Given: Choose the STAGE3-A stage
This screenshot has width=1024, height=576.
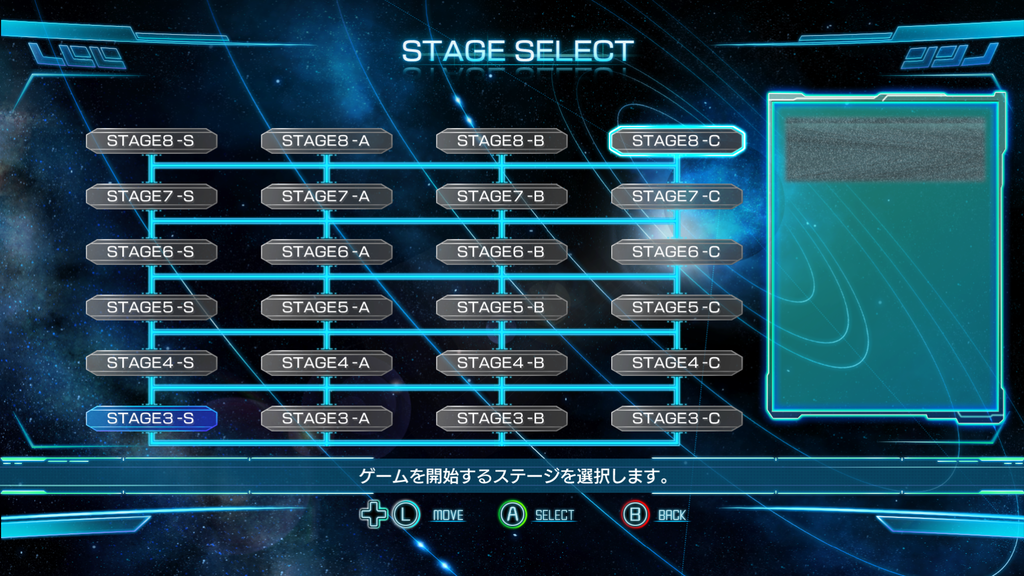Looking at the screenshot, I should coord(326,418).
